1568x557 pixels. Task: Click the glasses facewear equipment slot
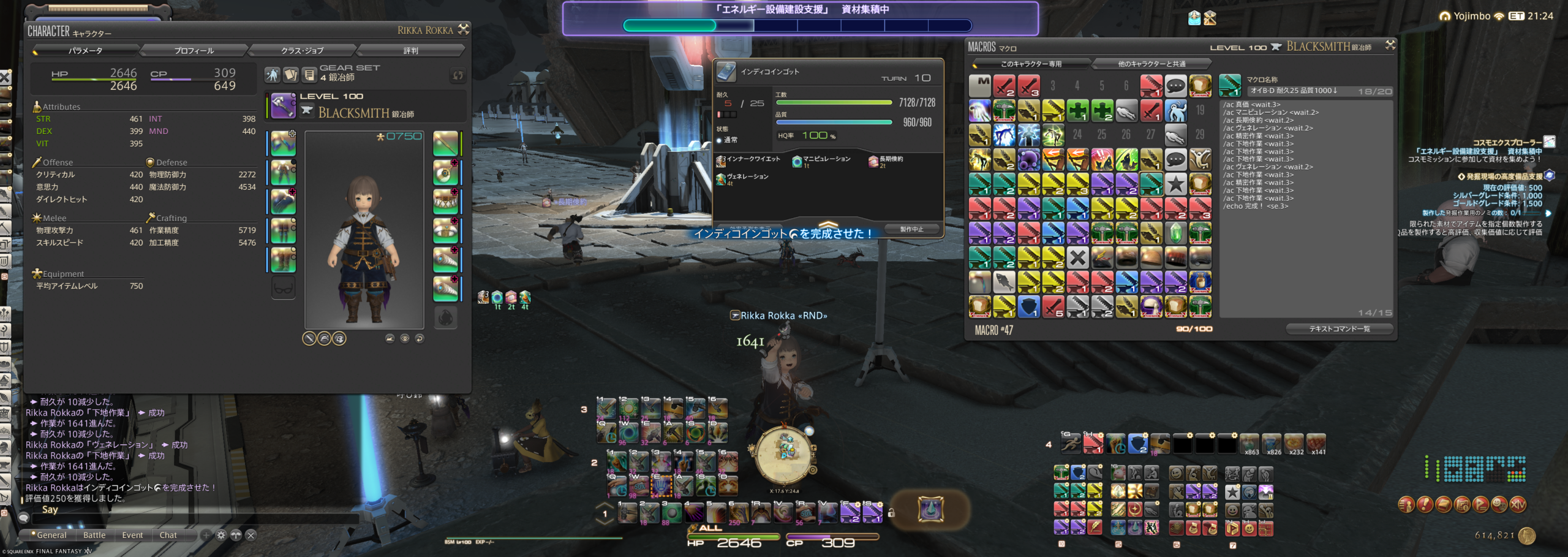tap(284, 287)
